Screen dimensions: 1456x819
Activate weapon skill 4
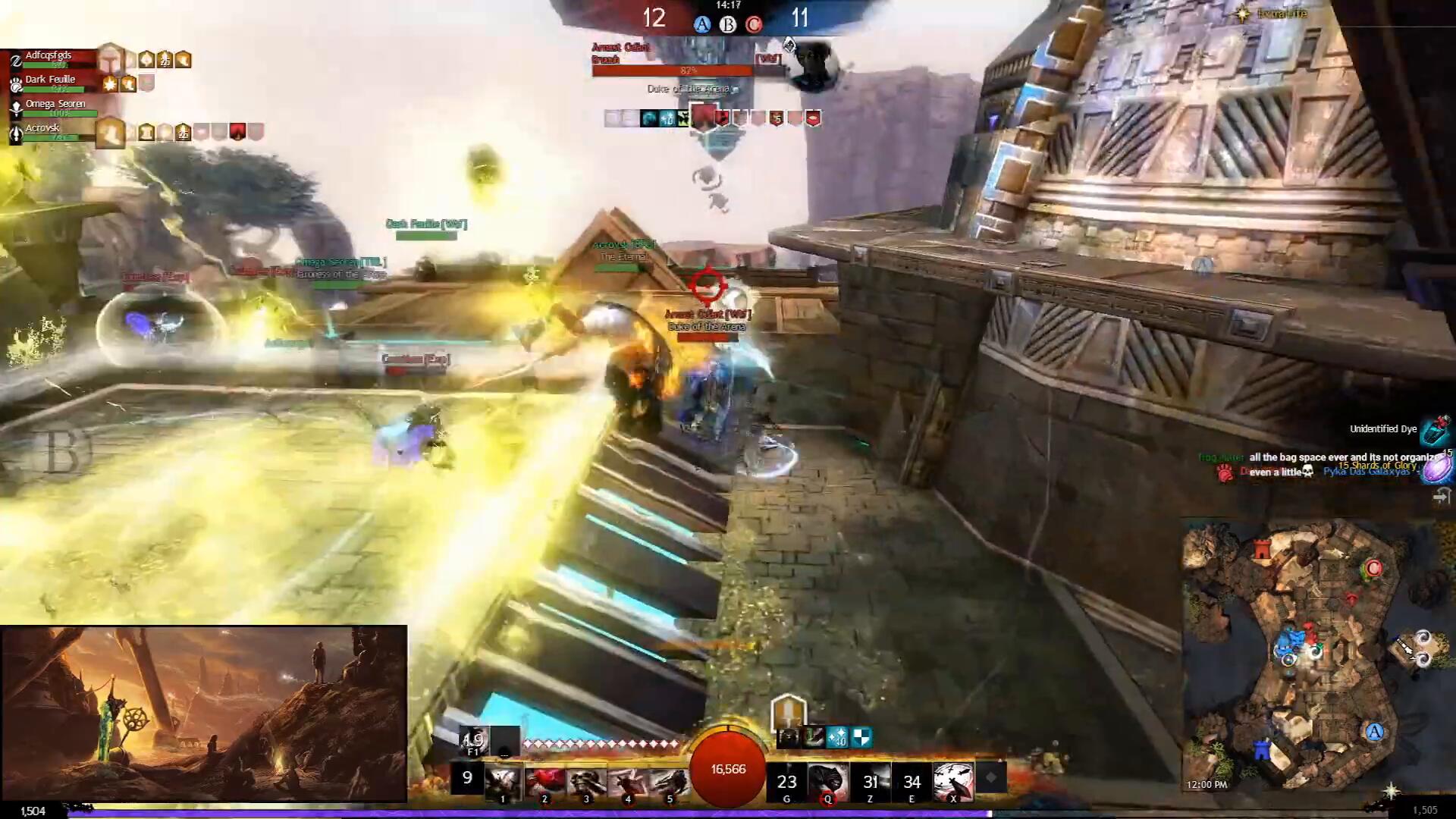click(x=627, y=782)
